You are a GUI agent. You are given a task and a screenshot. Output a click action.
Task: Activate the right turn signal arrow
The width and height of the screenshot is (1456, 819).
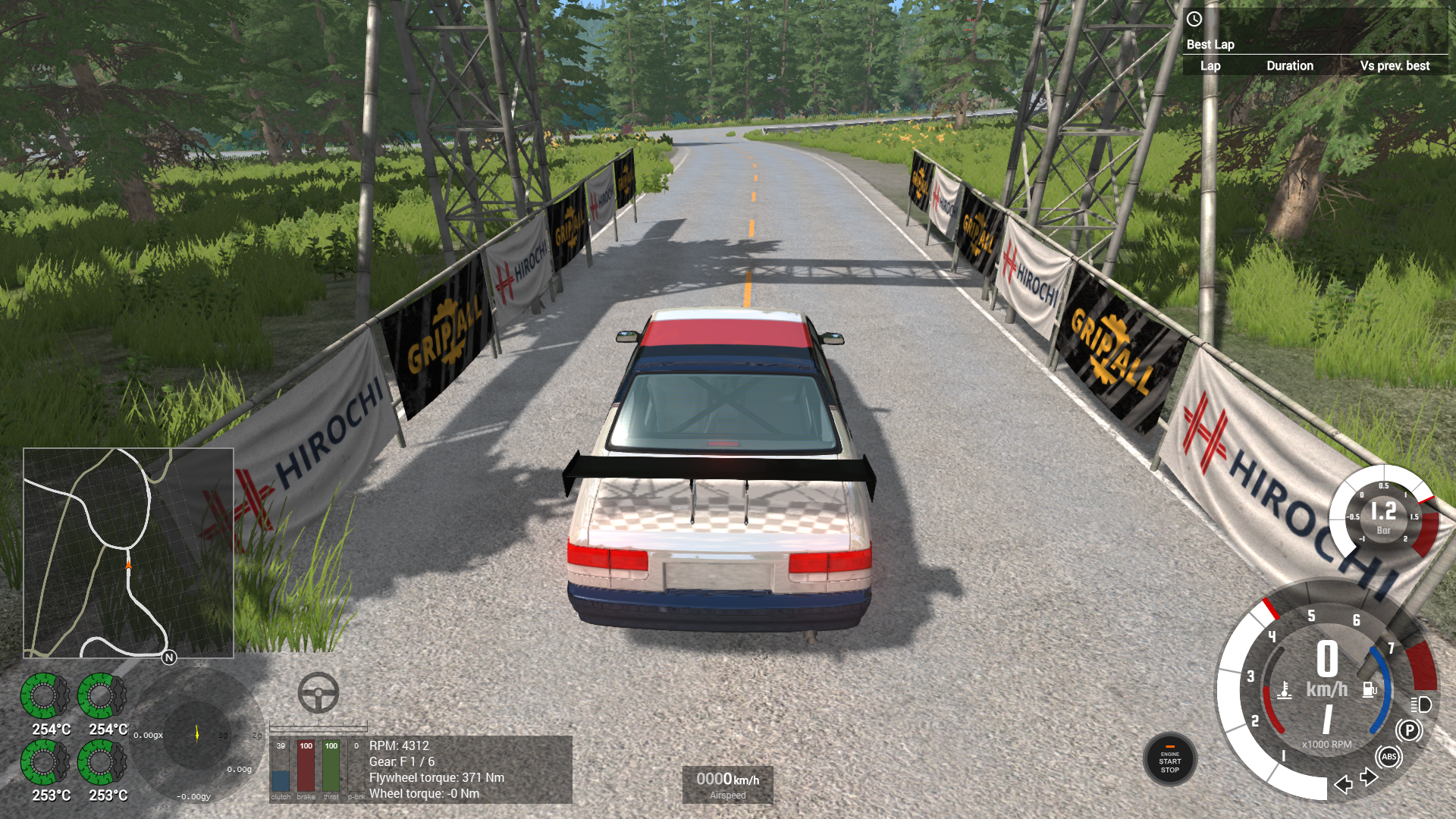point(1369,777)
